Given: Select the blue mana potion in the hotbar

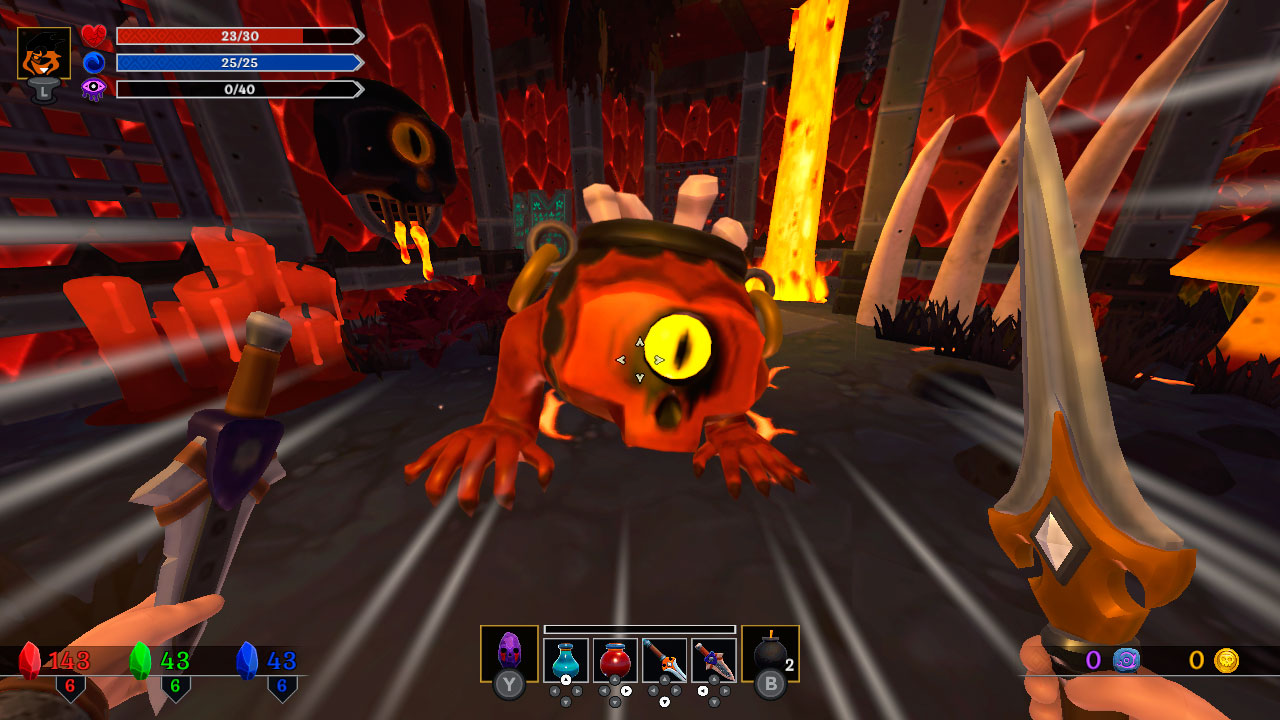Looking at the screenshot, I should coord(565,659).
